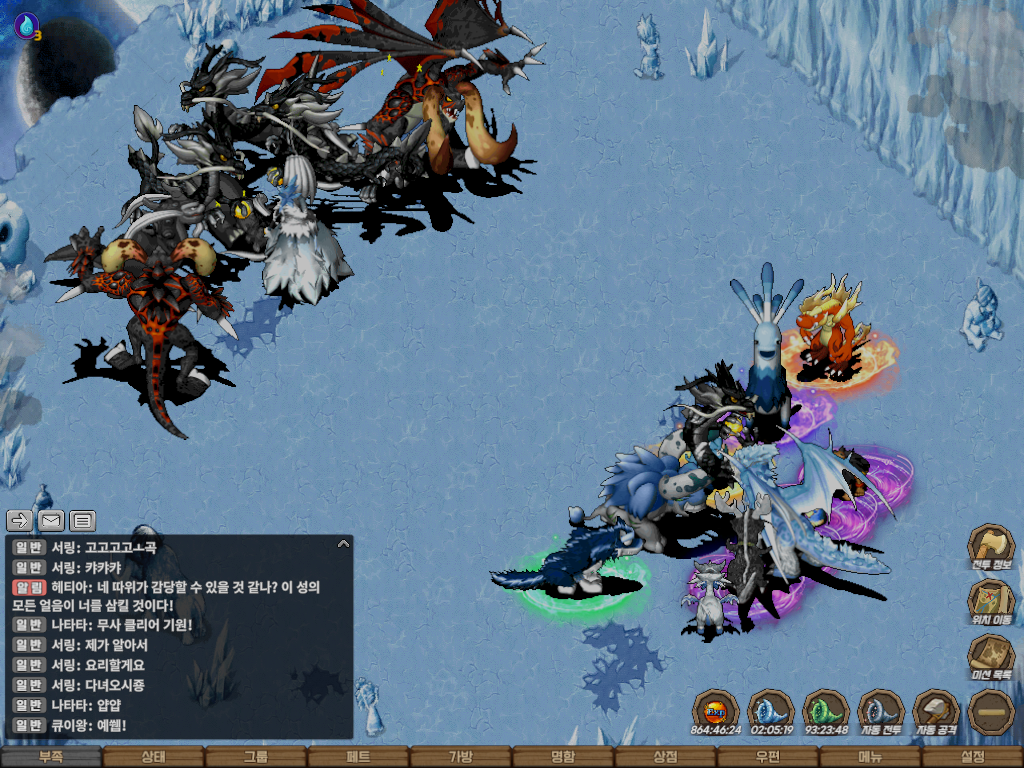Open the 페트 (pet) menu

coord(358,757)
